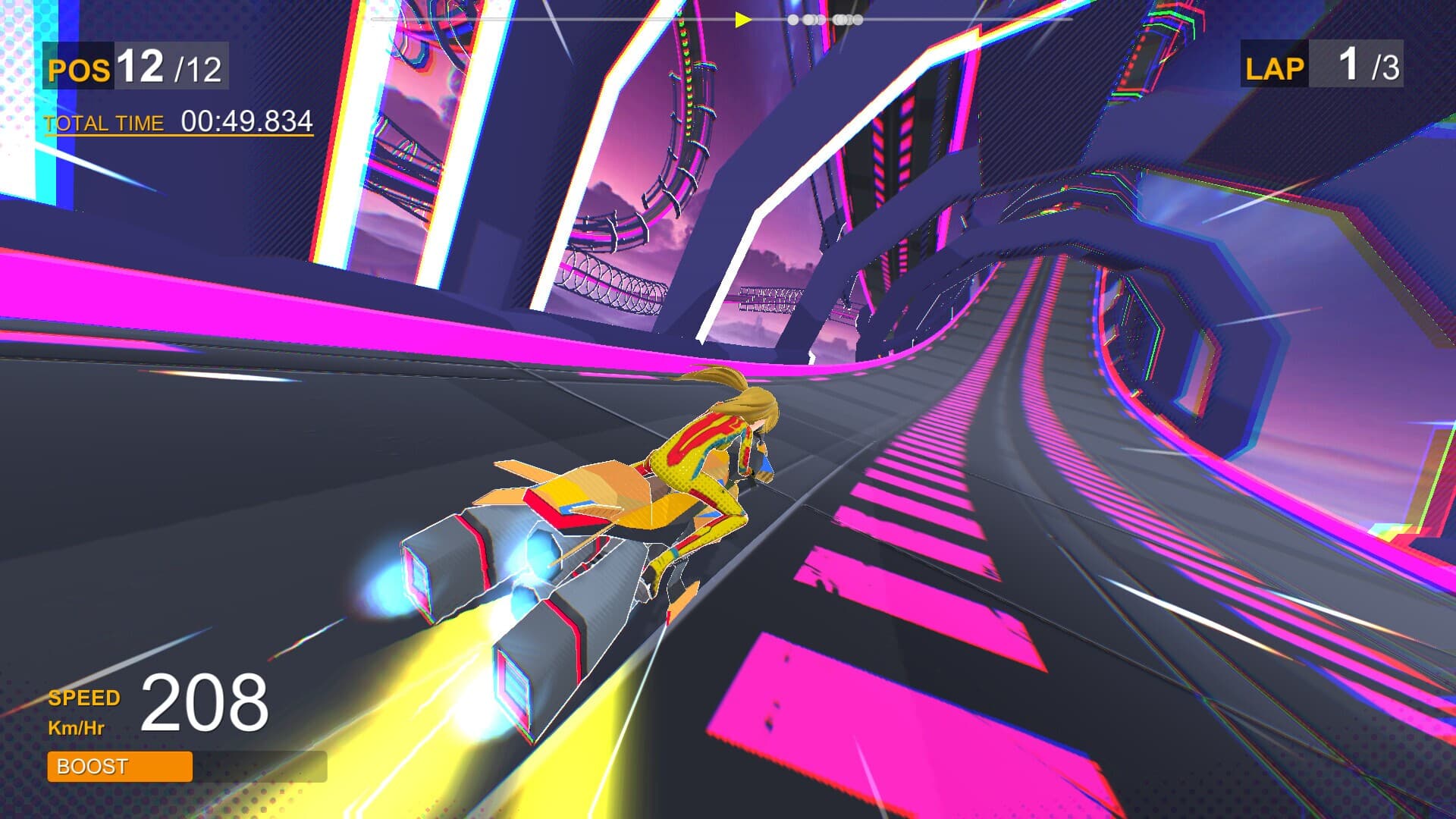Click the TOTAL TIME label
This screenshot has width=1456, height=819.
[104, 122]
